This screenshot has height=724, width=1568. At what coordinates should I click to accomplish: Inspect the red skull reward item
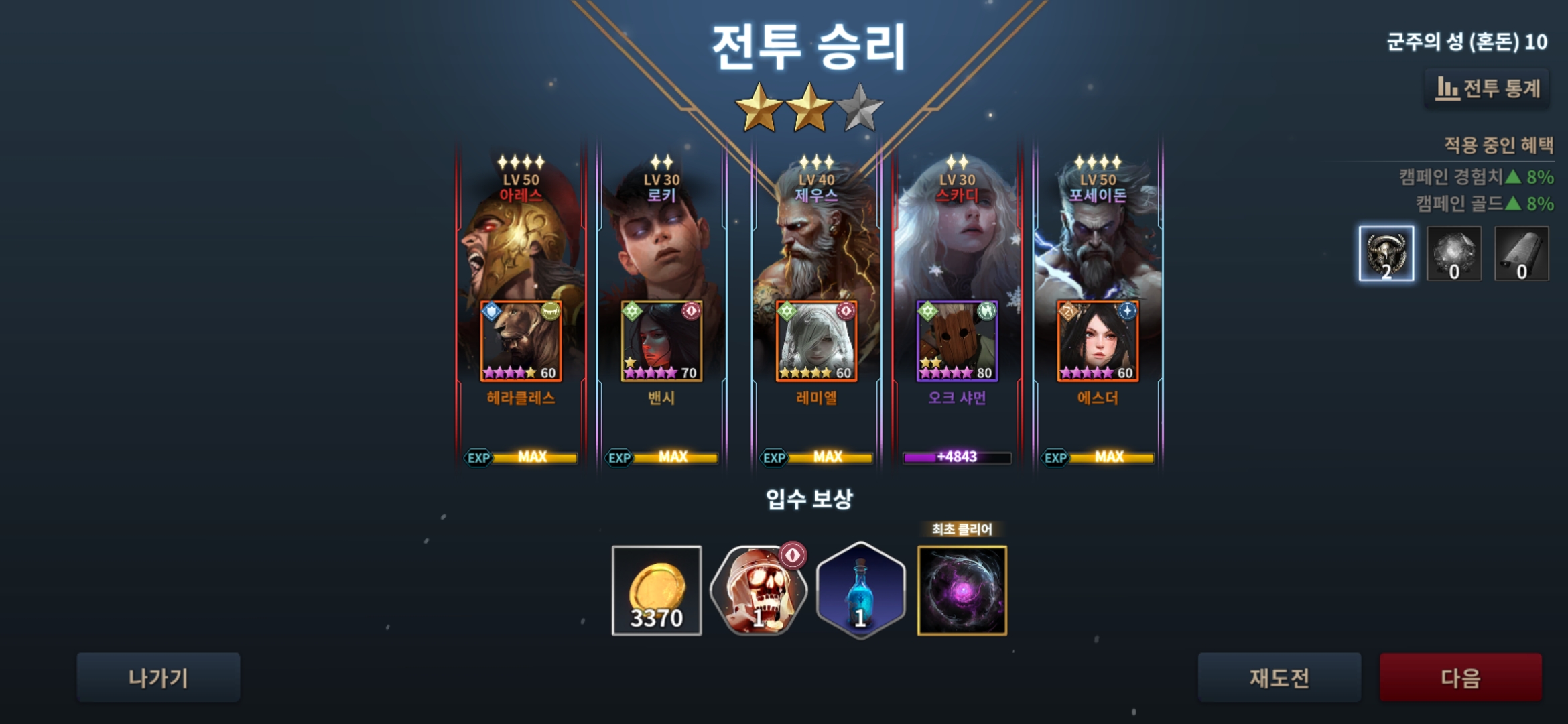tap(758, 591)
